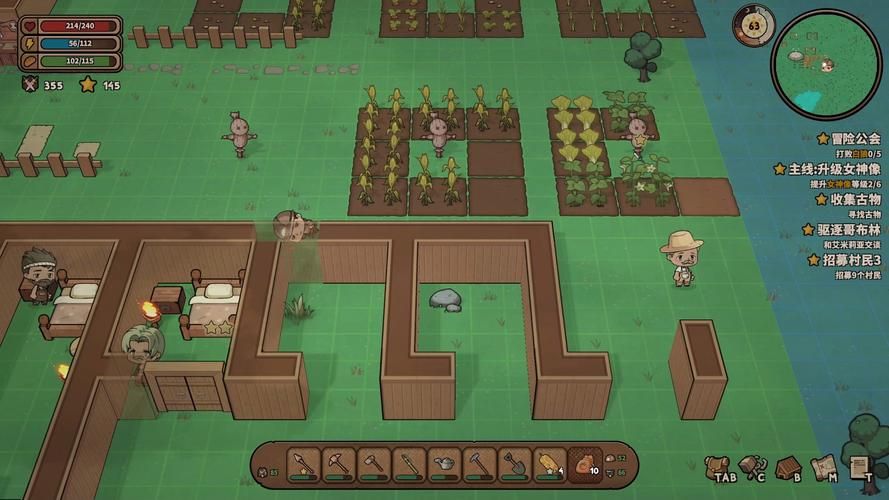Viewport: 889px width, 500px height.
Task: Open the crafting hammer and wrench icon
Action: (751, 465)
